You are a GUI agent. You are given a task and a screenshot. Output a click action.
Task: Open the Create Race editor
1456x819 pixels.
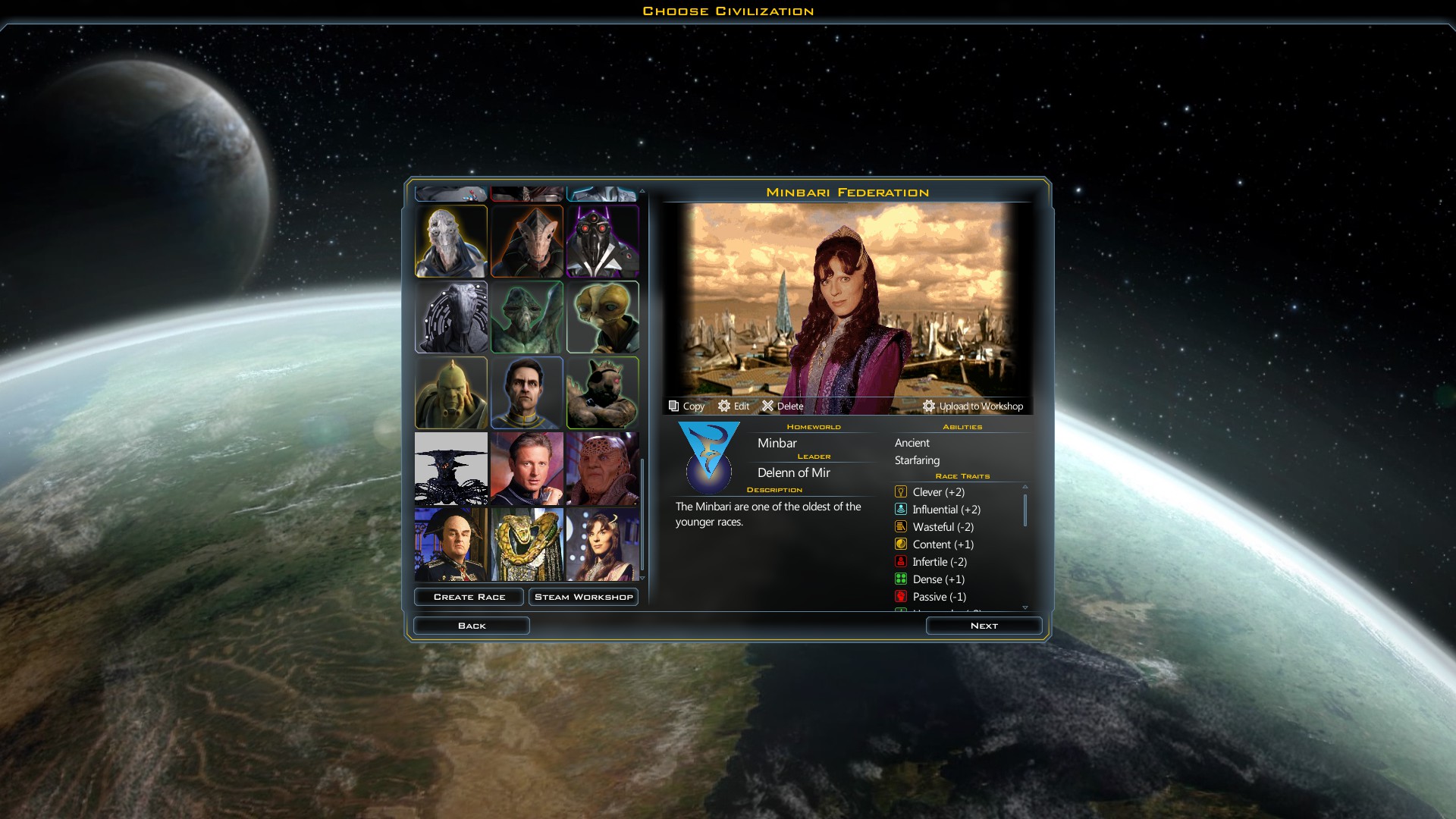point(469,597)
